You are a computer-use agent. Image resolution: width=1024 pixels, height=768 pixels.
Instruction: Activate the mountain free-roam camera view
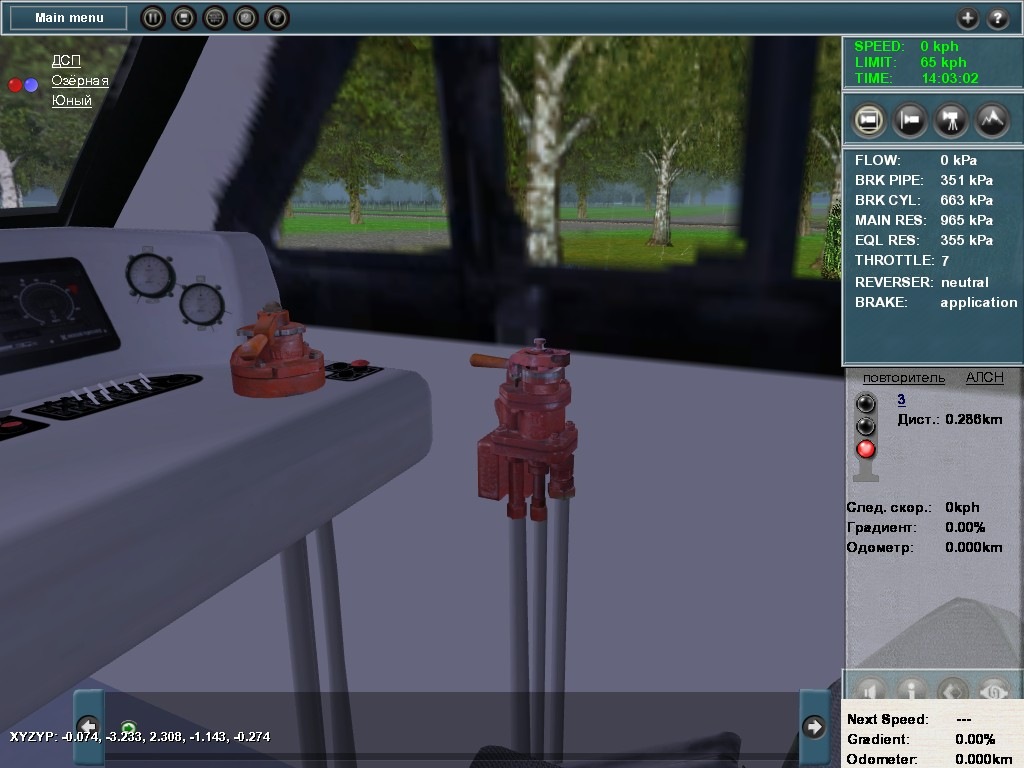click(x=991, y=120)
